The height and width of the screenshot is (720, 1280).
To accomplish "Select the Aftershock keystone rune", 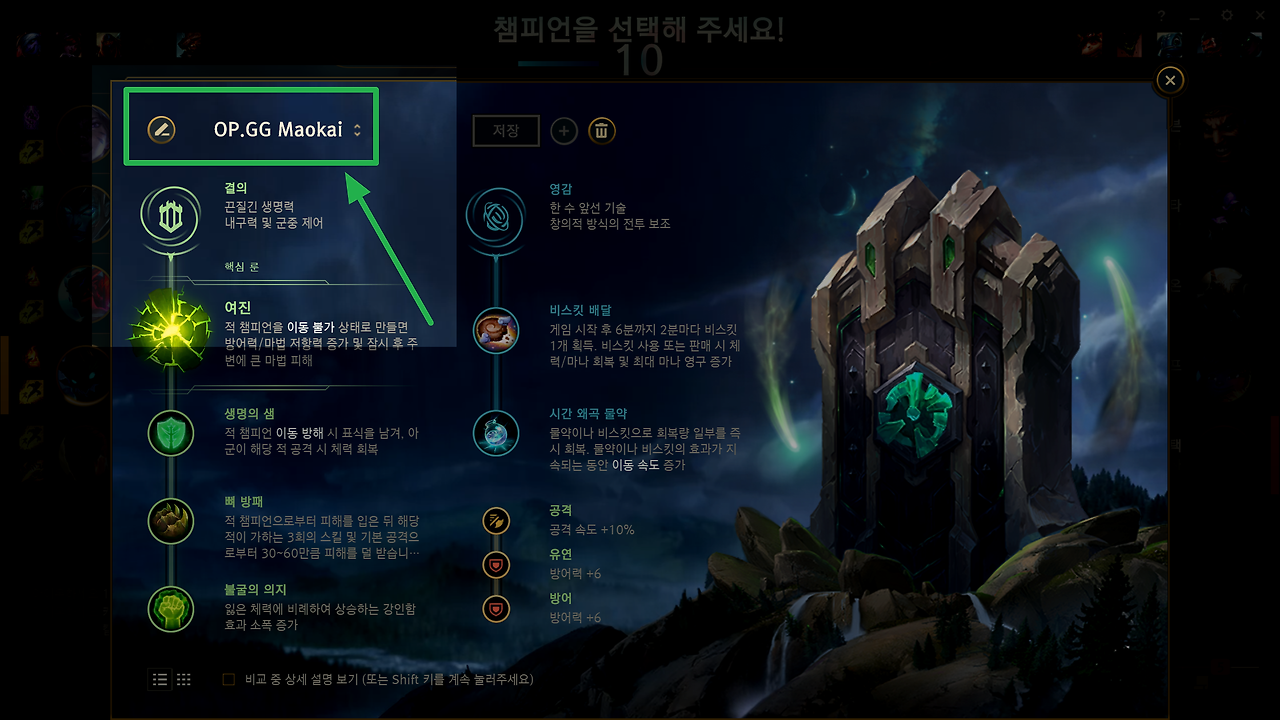I will coord(170,330).
